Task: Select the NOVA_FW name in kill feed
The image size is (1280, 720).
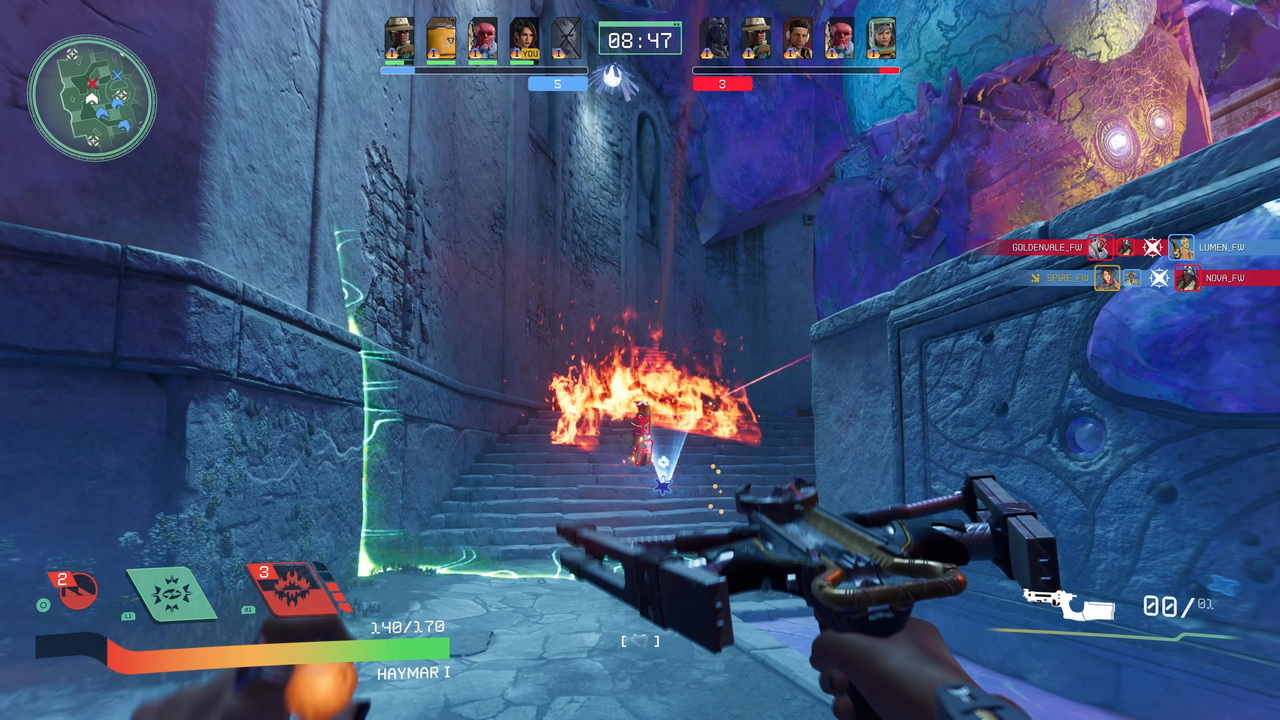Action: 1225,278
